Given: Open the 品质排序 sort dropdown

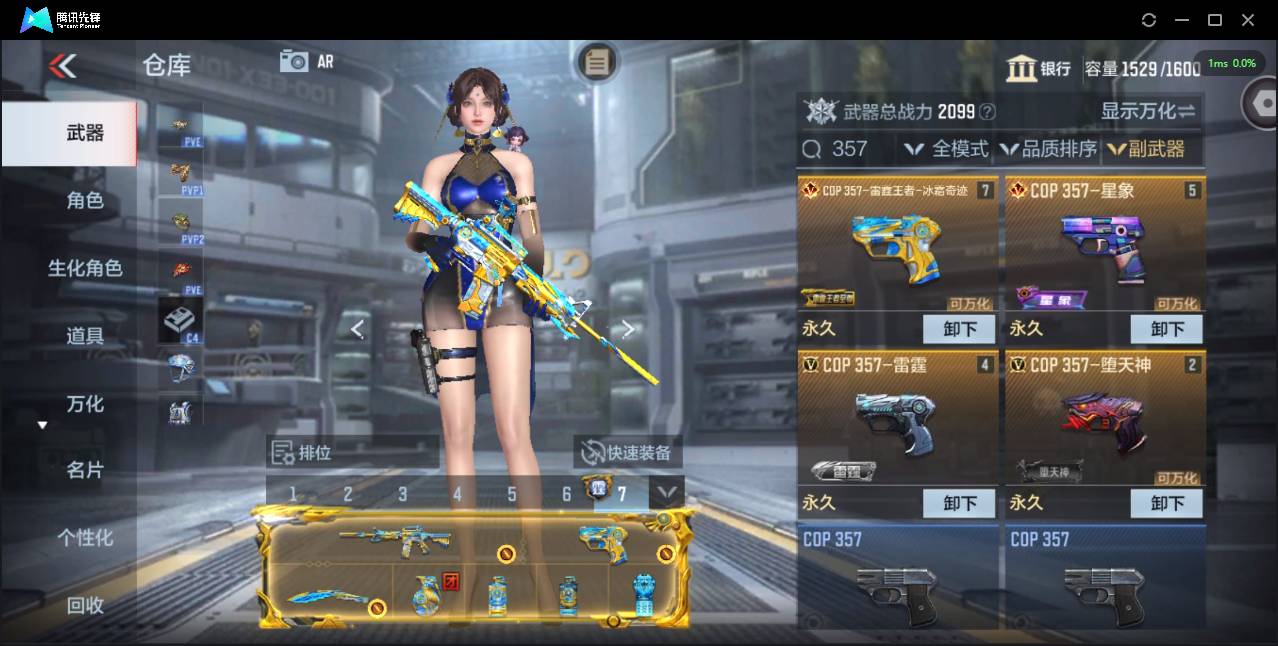Looking at the screenshot, I should (x=1048, y=149).
